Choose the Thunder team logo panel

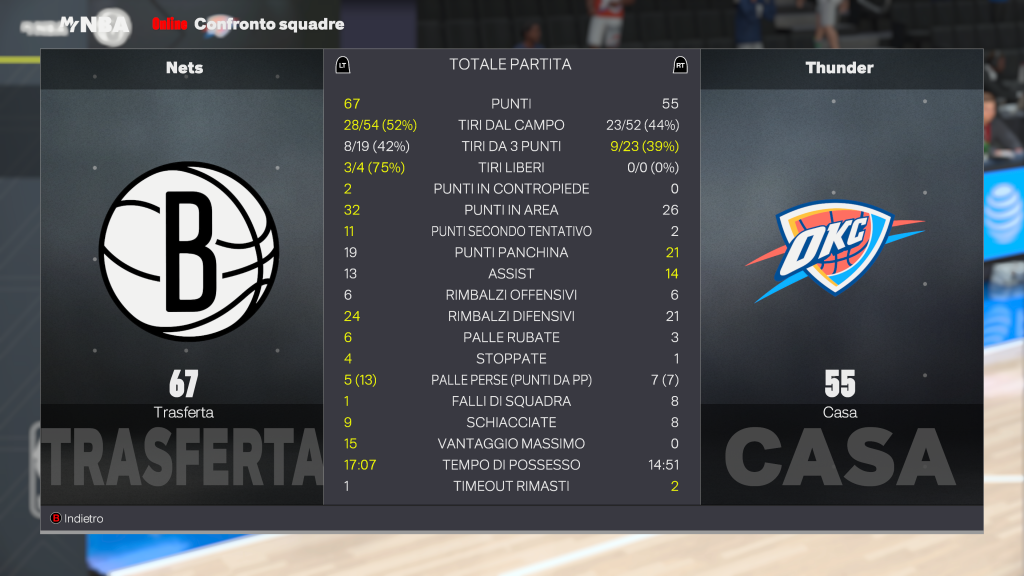tap(835, 250)
